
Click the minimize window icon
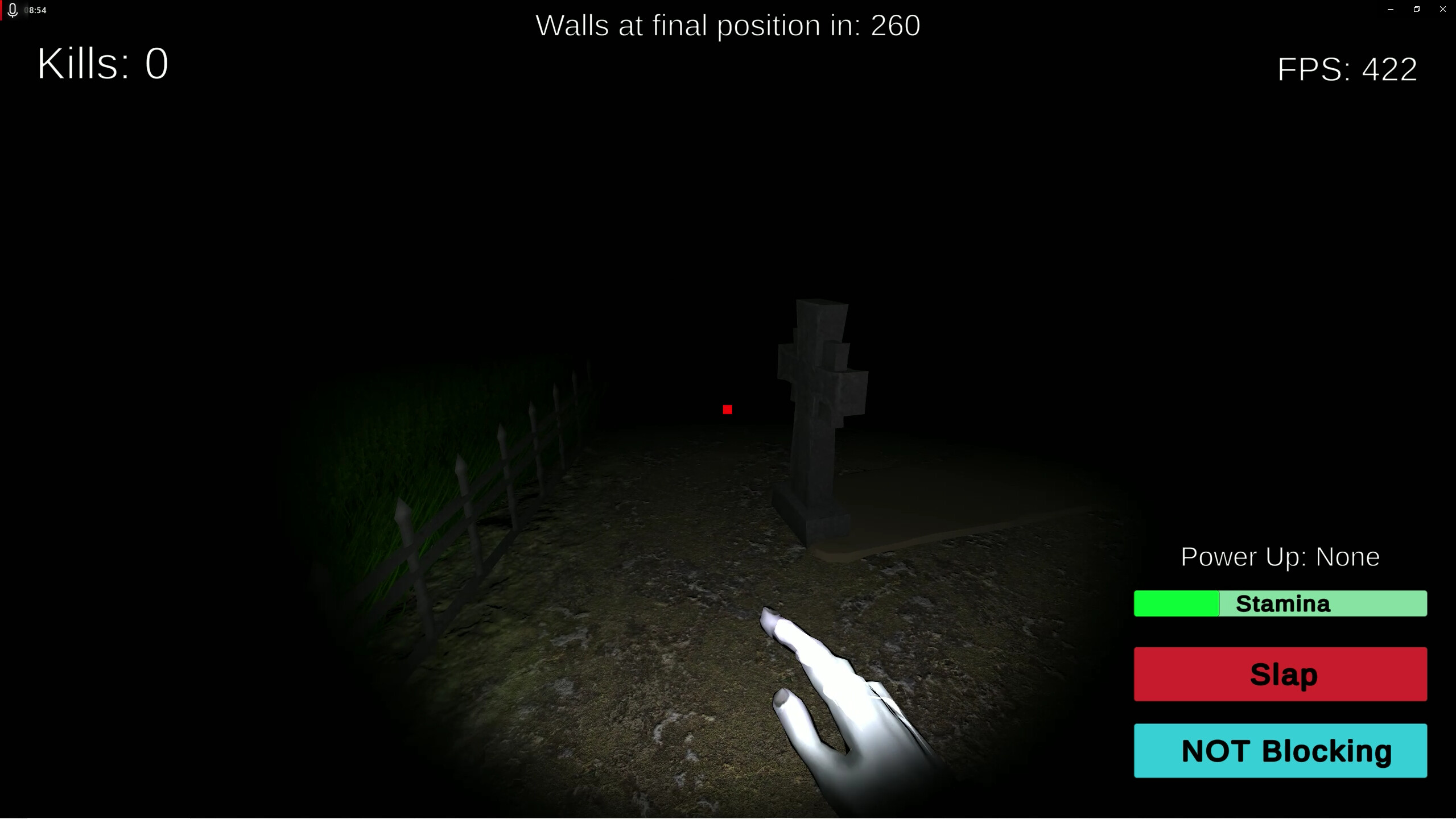(1389, 9)
